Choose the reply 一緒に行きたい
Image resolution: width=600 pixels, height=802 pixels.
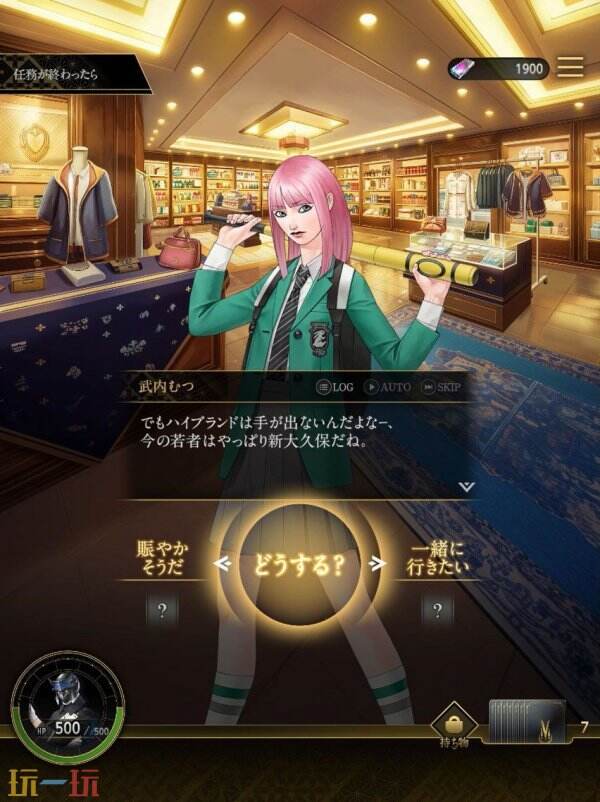[437, 561]
